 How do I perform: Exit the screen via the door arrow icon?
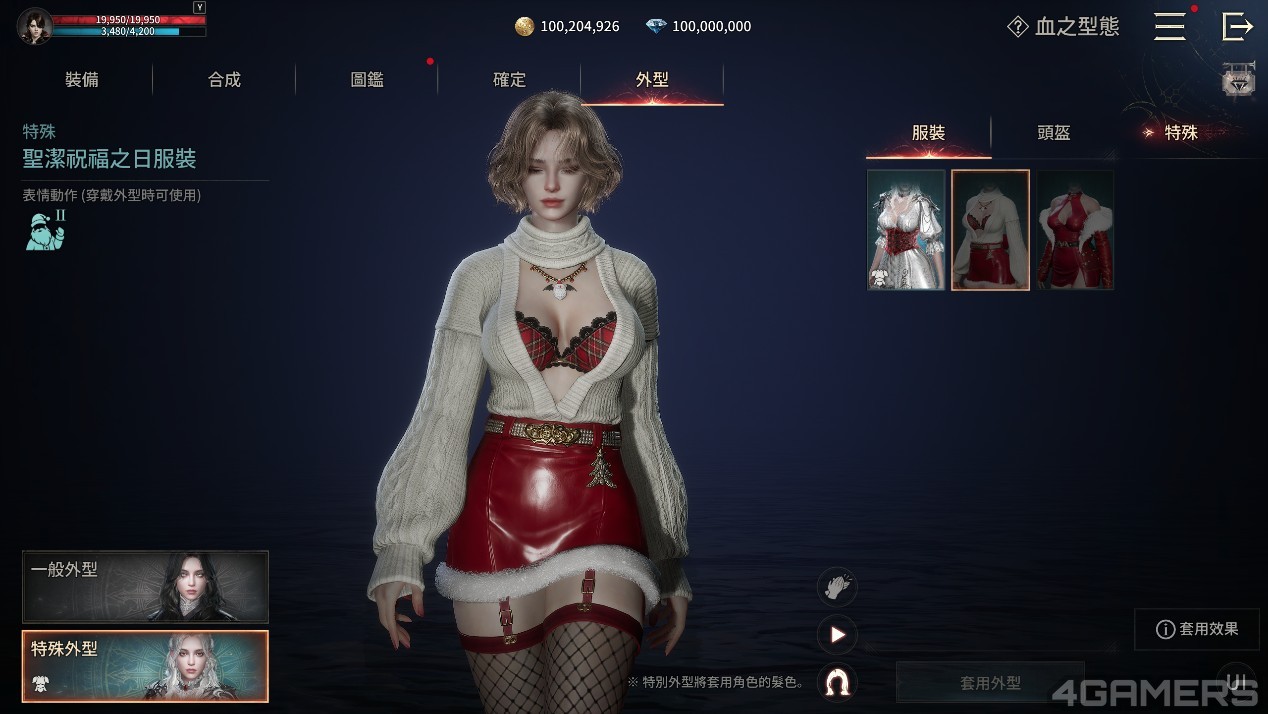[1237, 27]
